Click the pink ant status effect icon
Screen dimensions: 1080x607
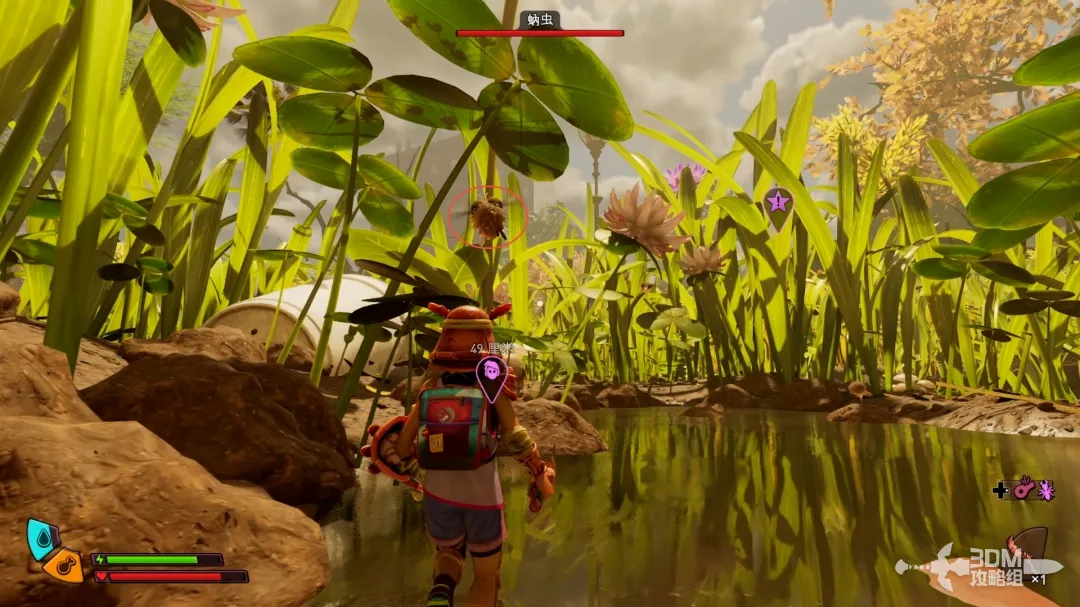[x=1046, y=489]
